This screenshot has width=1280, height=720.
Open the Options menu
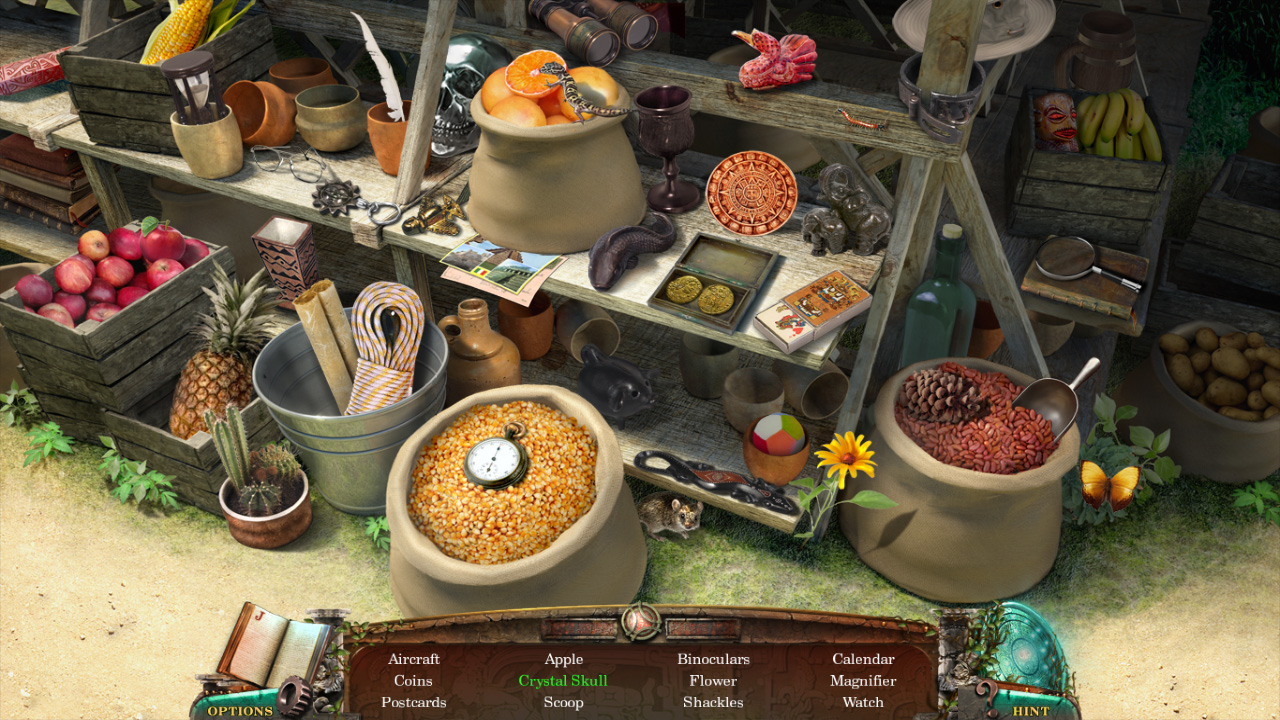coord(240,710)
